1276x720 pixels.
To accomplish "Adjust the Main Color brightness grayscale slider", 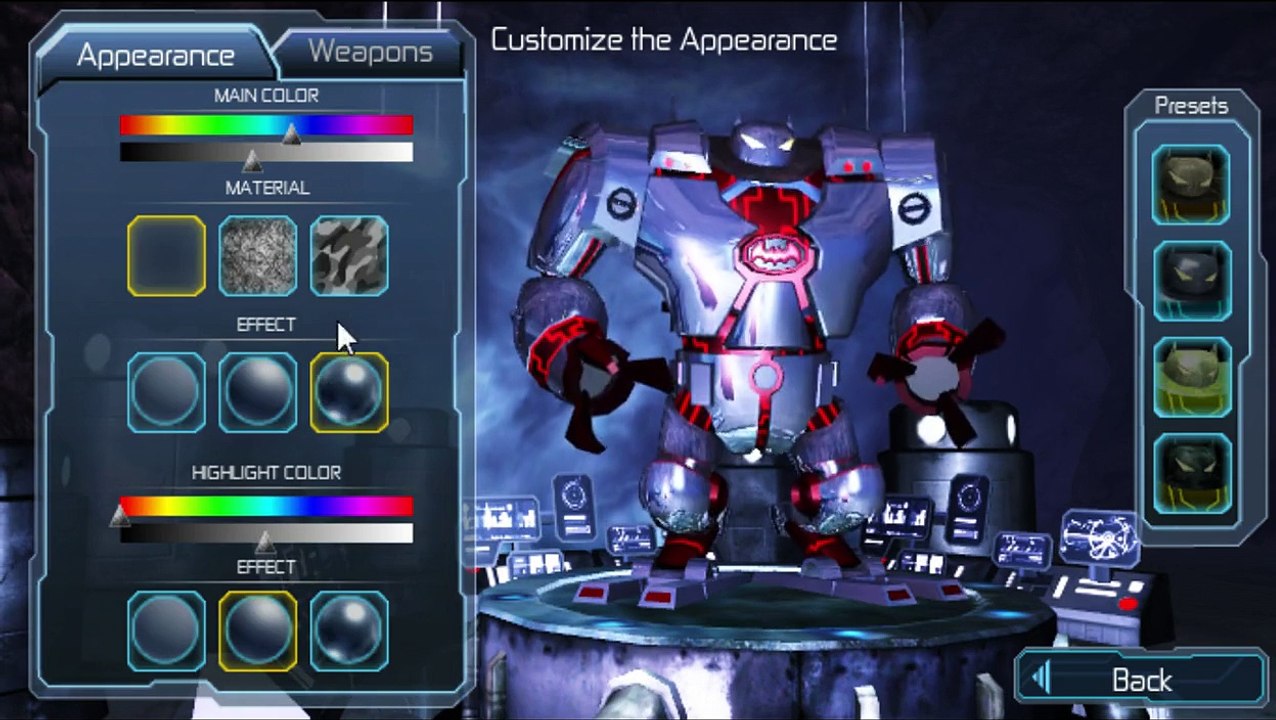I will [x=266, y=152].
